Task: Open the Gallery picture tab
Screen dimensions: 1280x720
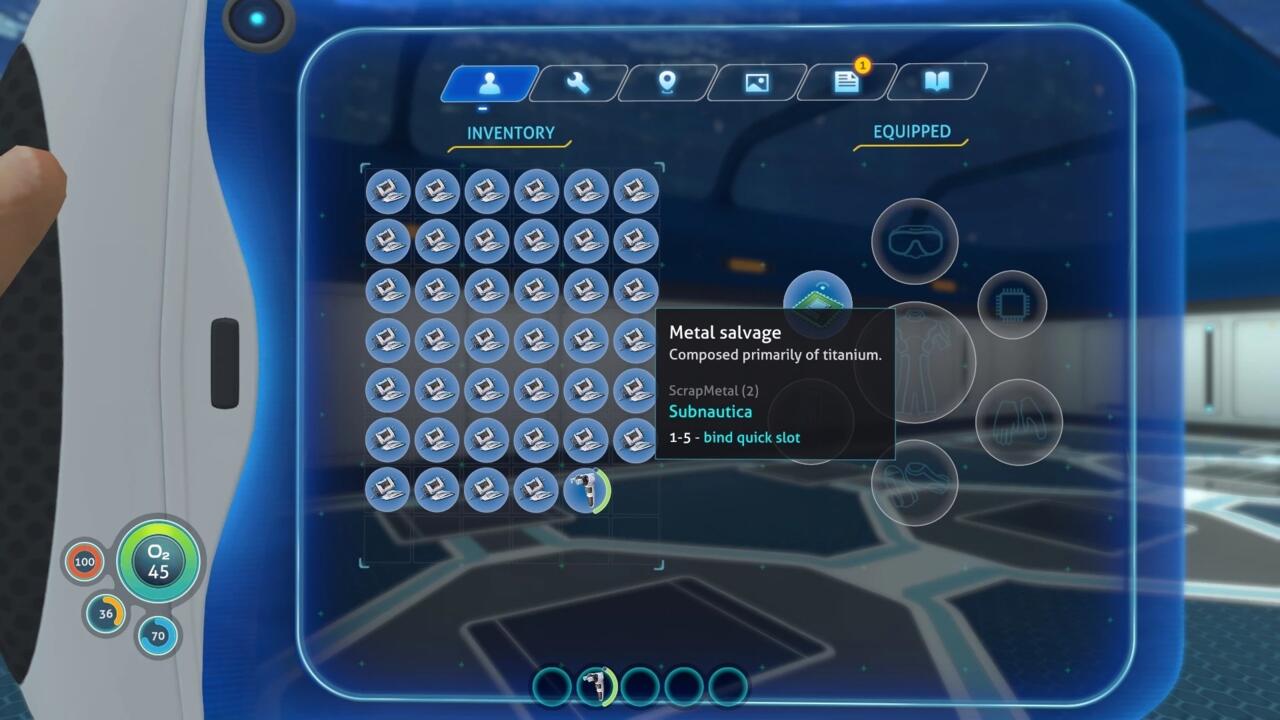Action: [x=756, y=84]
